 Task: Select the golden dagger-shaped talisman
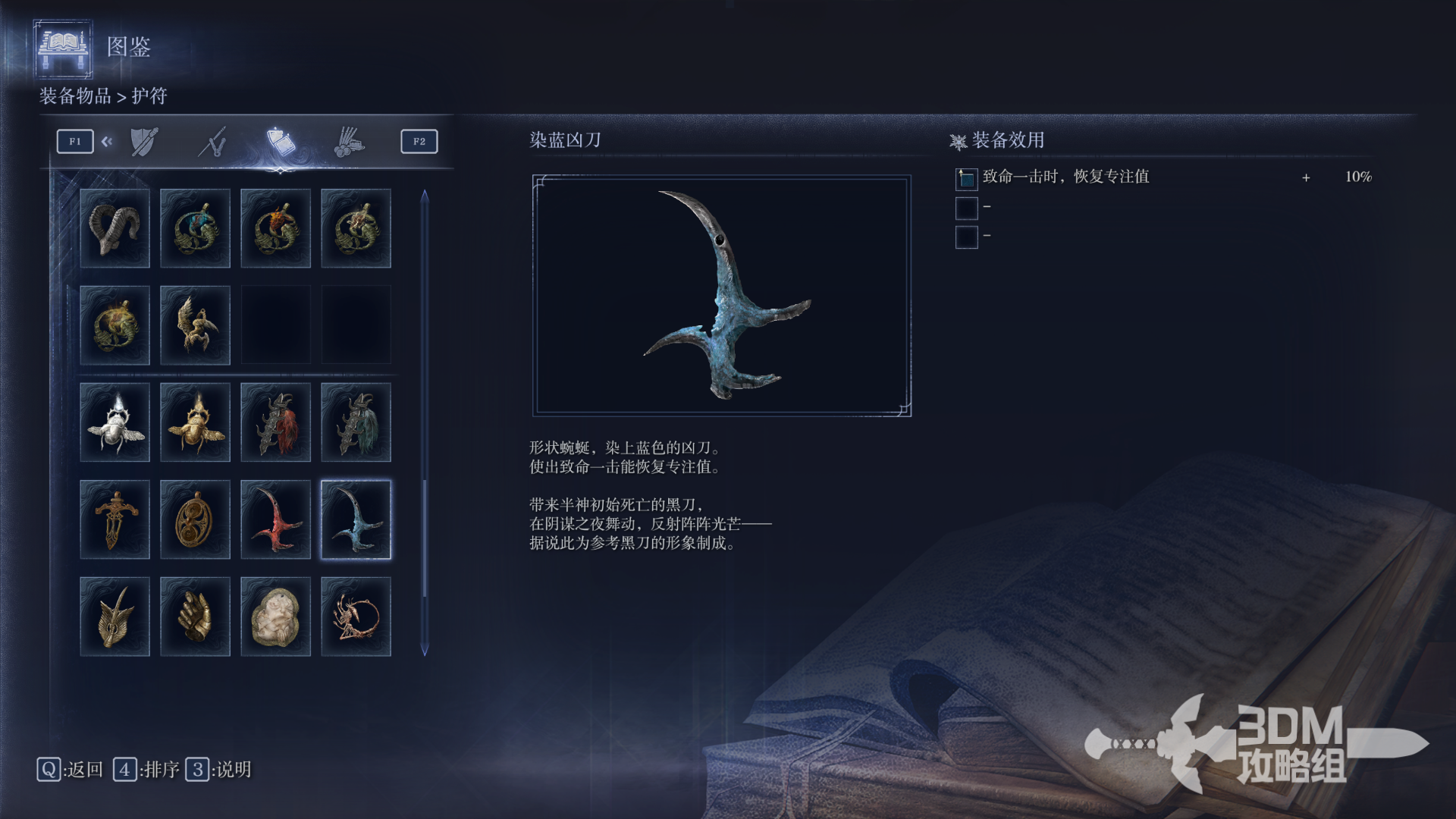[115, 519]
